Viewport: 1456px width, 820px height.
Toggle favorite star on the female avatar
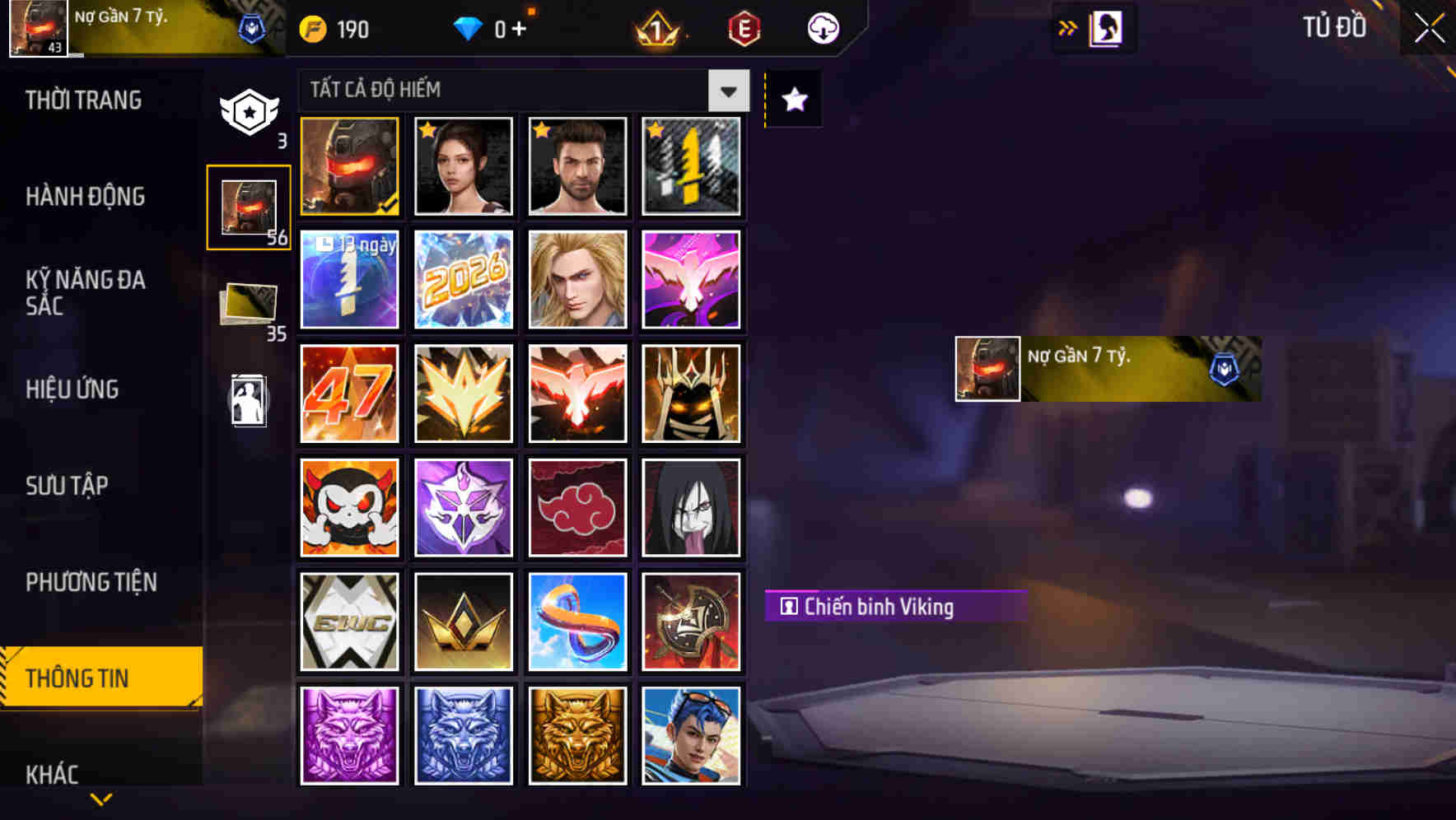(426, 130)
